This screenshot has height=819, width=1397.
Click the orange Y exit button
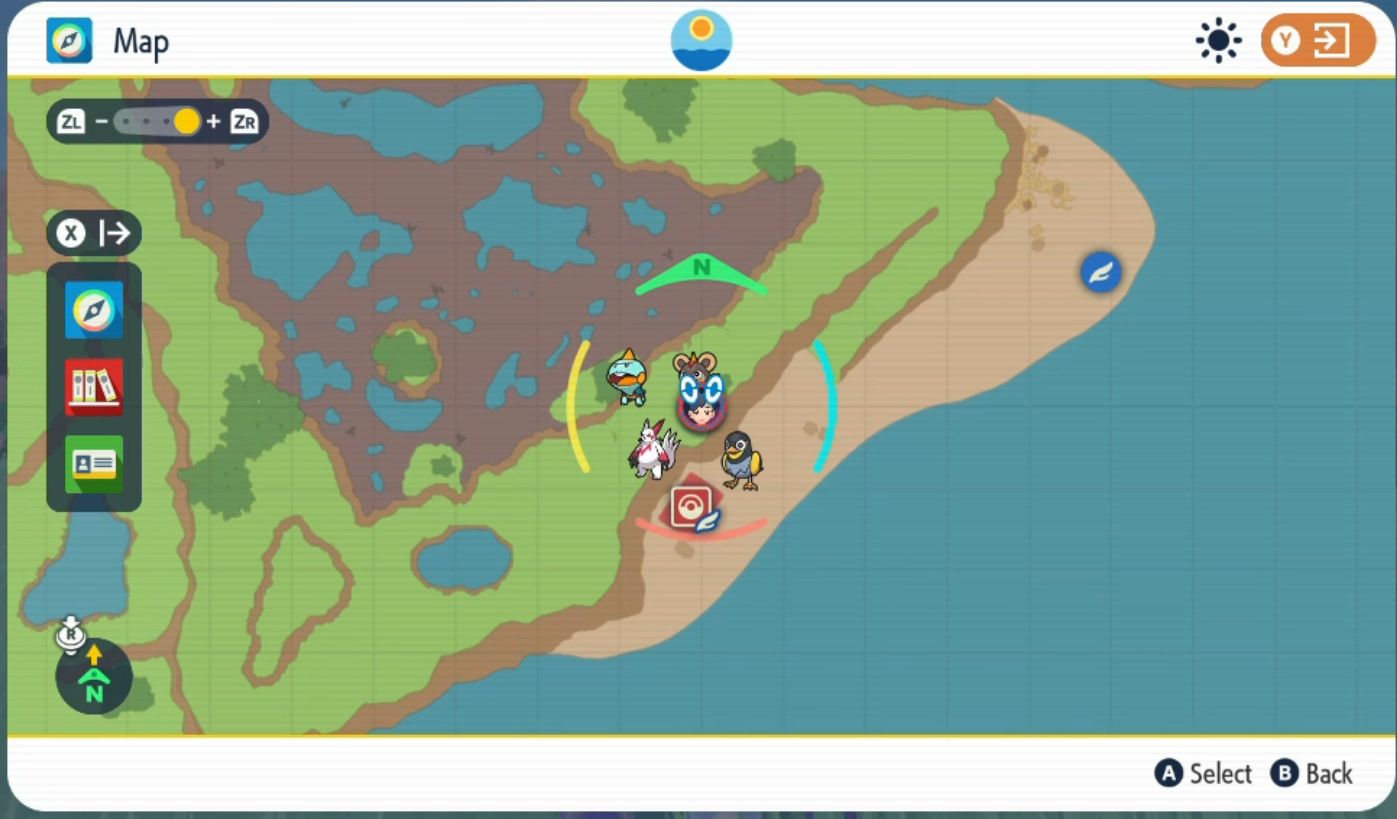(1316, 40)
